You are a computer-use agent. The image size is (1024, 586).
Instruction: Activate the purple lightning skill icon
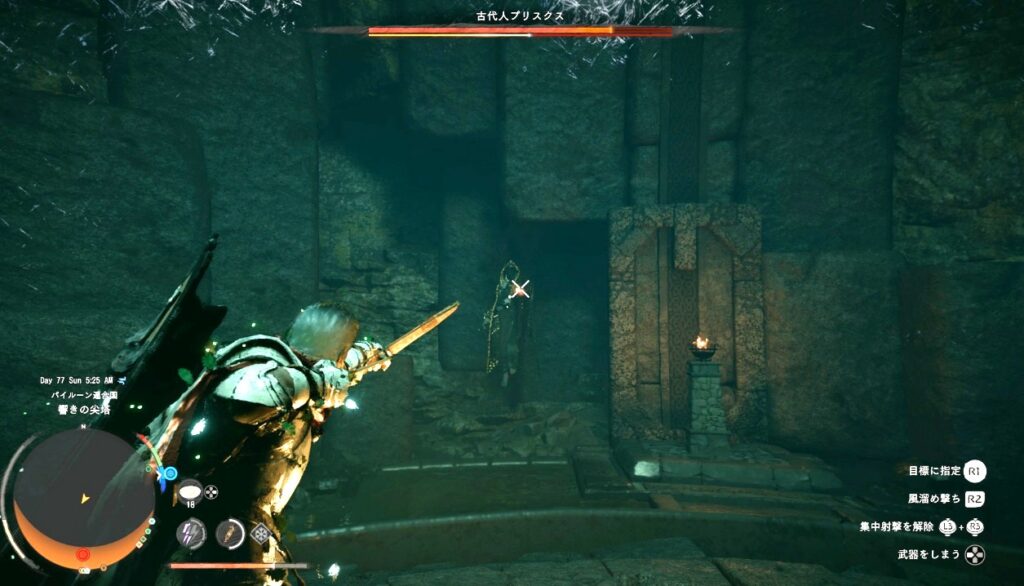191,533
